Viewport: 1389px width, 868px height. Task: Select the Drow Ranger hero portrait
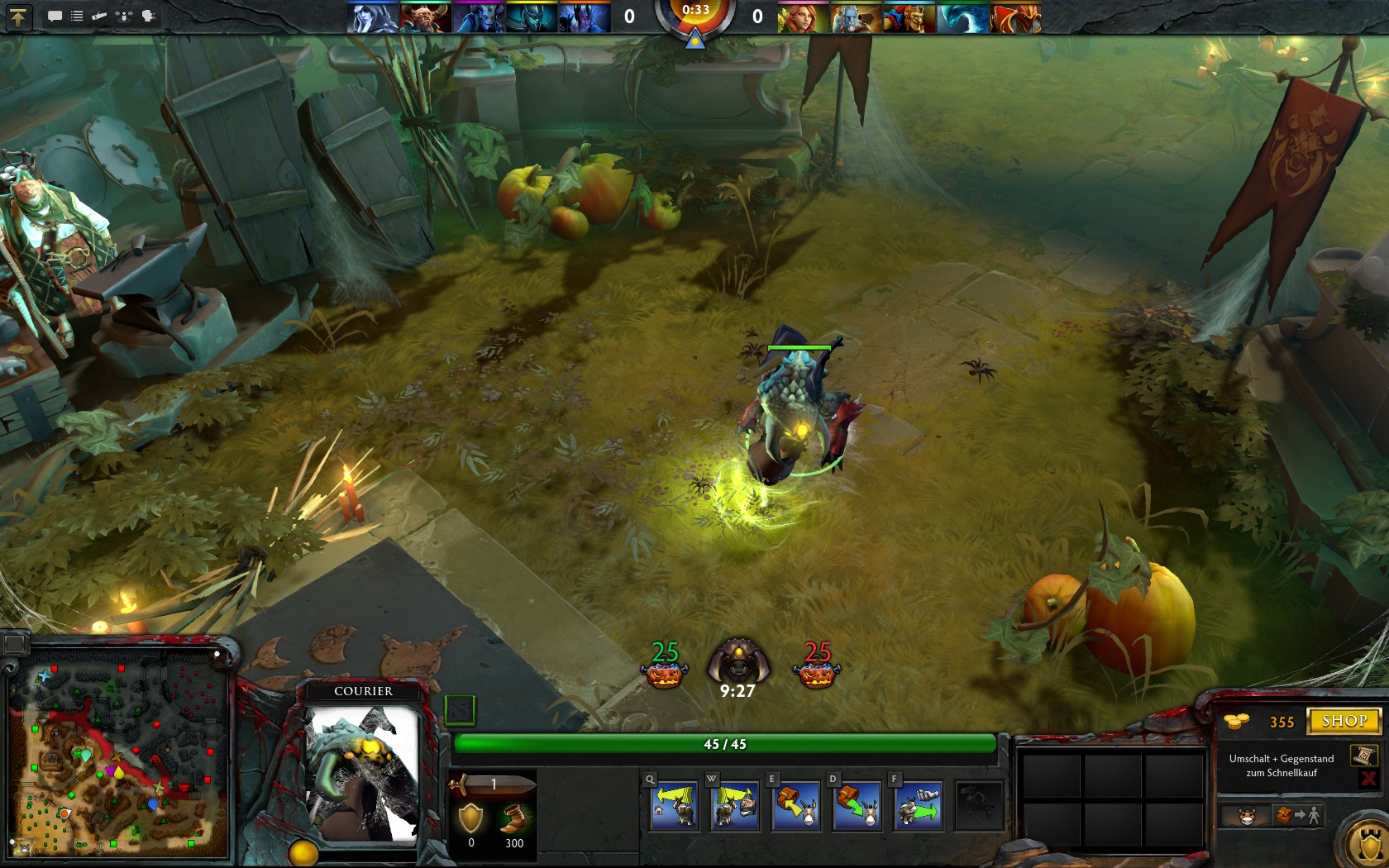pyautogui.click(x=372, y=17)
